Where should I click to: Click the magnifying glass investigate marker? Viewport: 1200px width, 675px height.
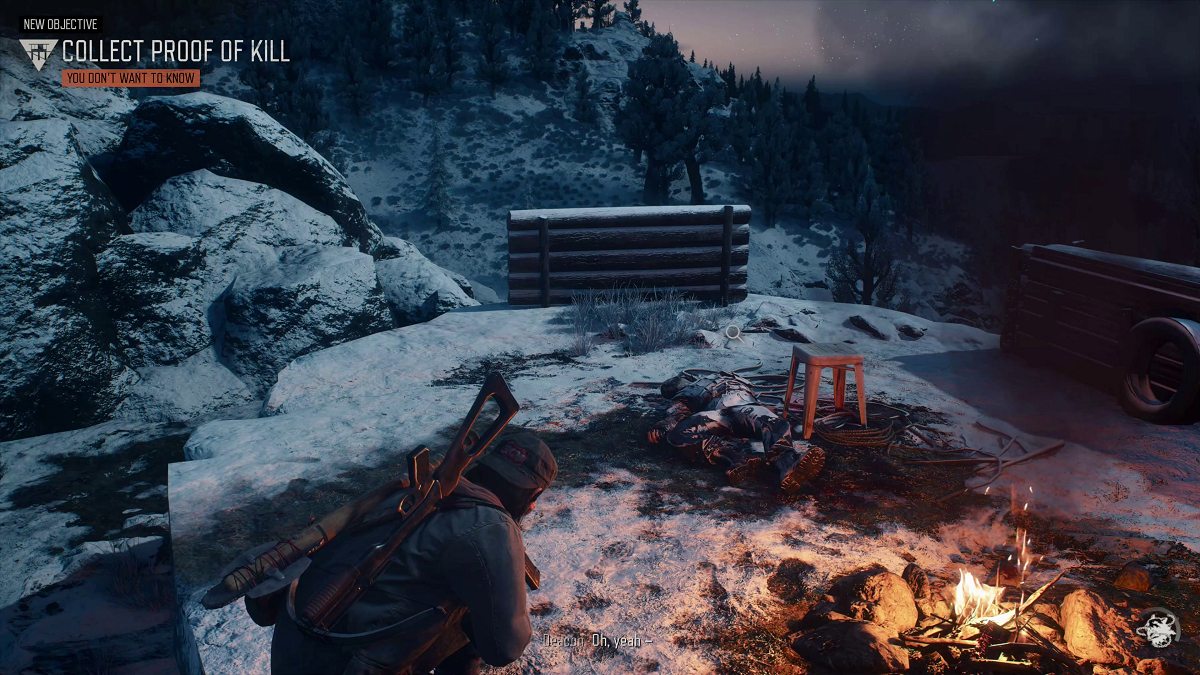click(x=733, y=332)
